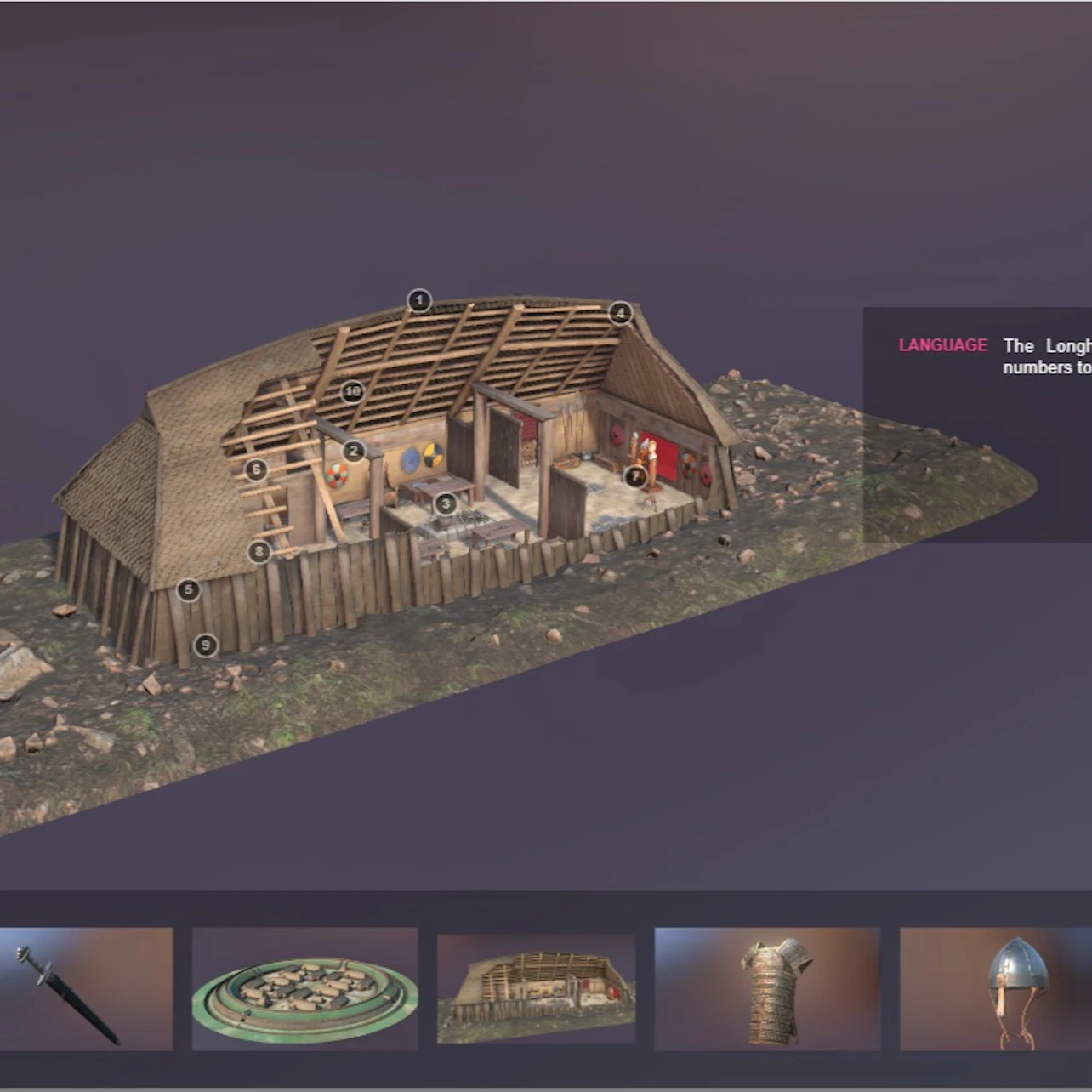Image resolution: width=1092 pixels, height=1092 pixels.
Task: Toggle annotation 9 at the building base
Action: pos(204,646)
